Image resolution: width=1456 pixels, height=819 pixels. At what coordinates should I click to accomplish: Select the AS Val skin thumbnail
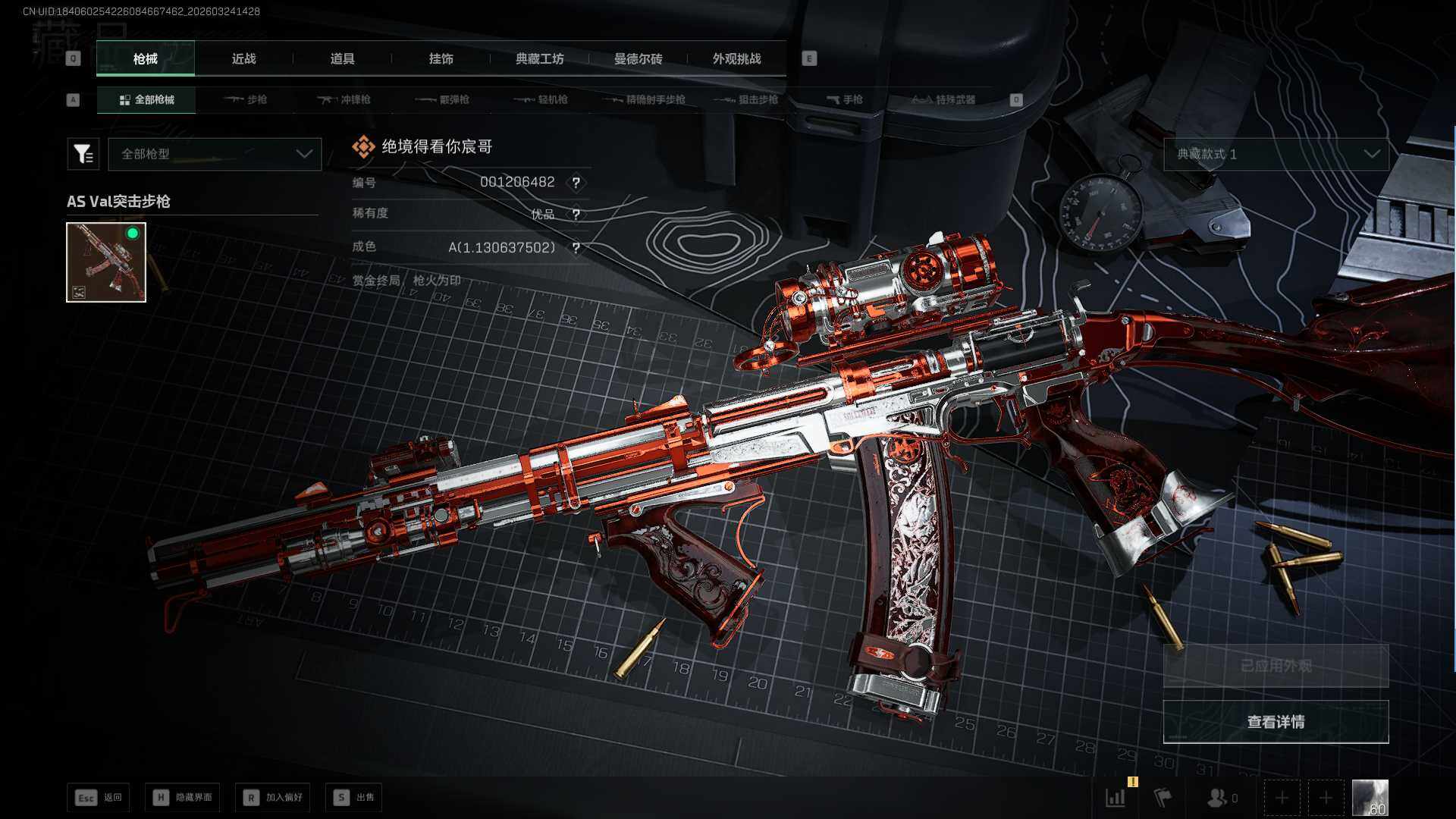106,262
